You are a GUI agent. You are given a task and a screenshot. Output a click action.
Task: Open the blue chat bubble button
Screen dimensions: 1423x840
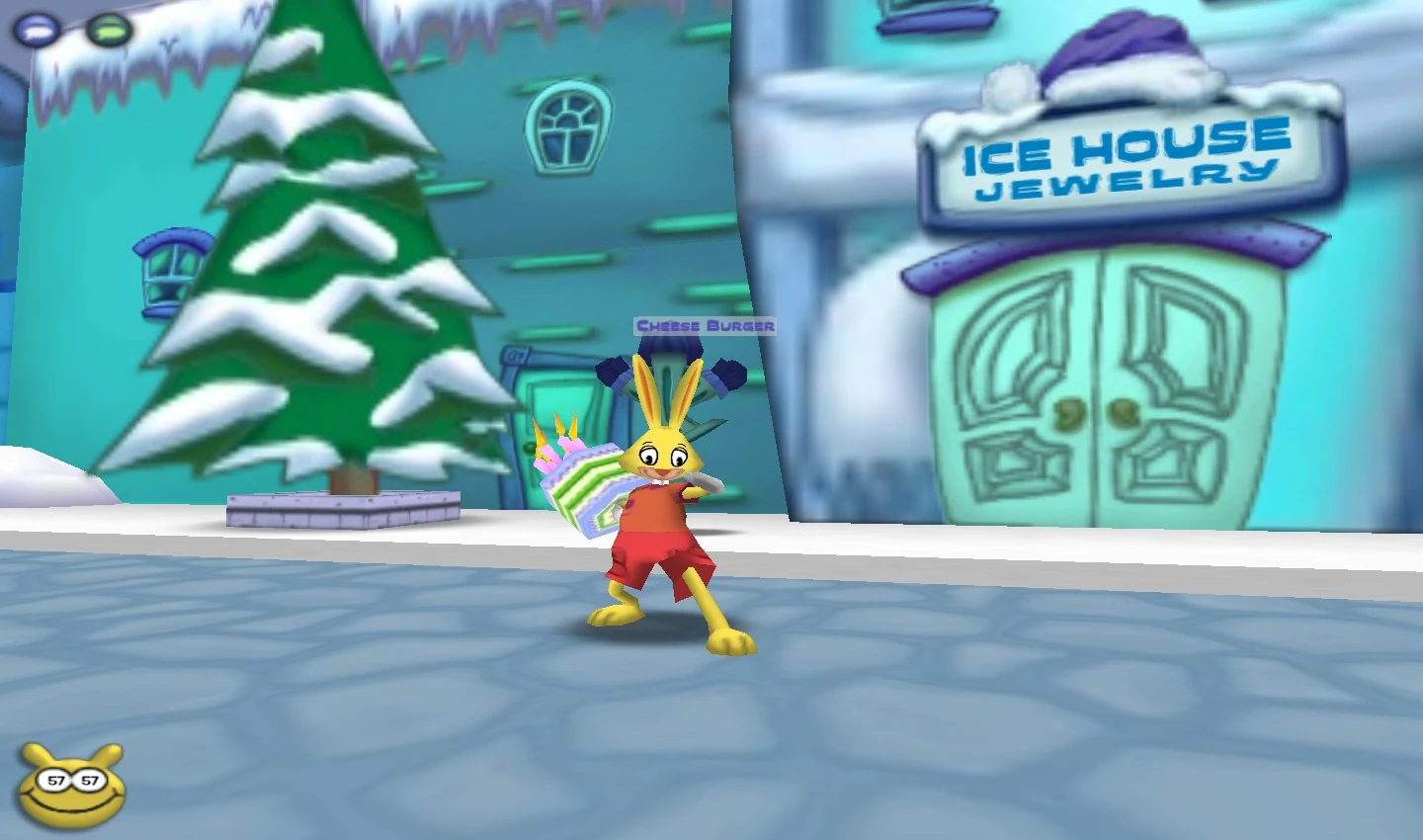click(x=36, y=30)
